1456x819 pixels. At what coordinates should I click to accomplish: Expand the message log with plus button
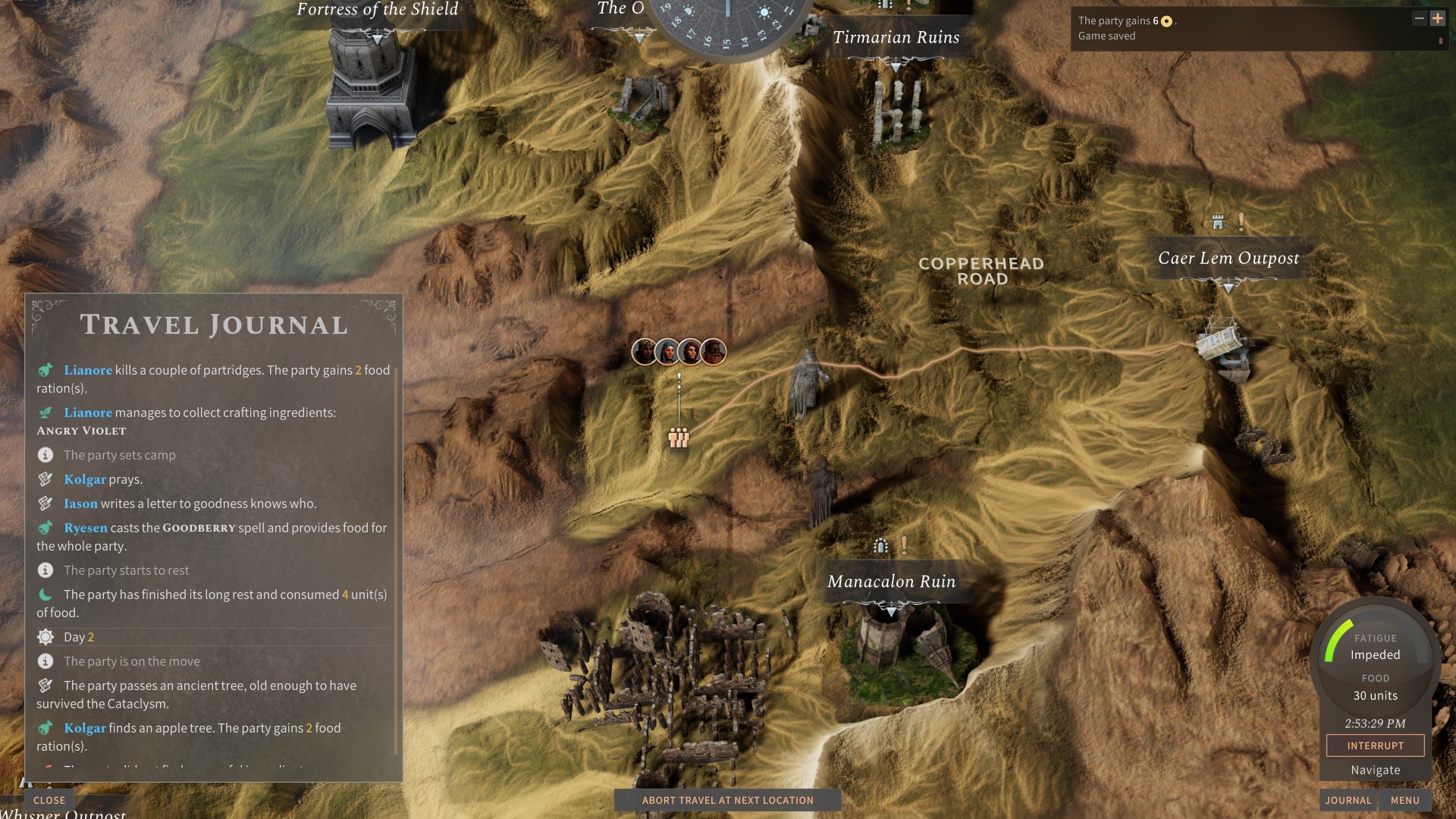point(1437,18)
